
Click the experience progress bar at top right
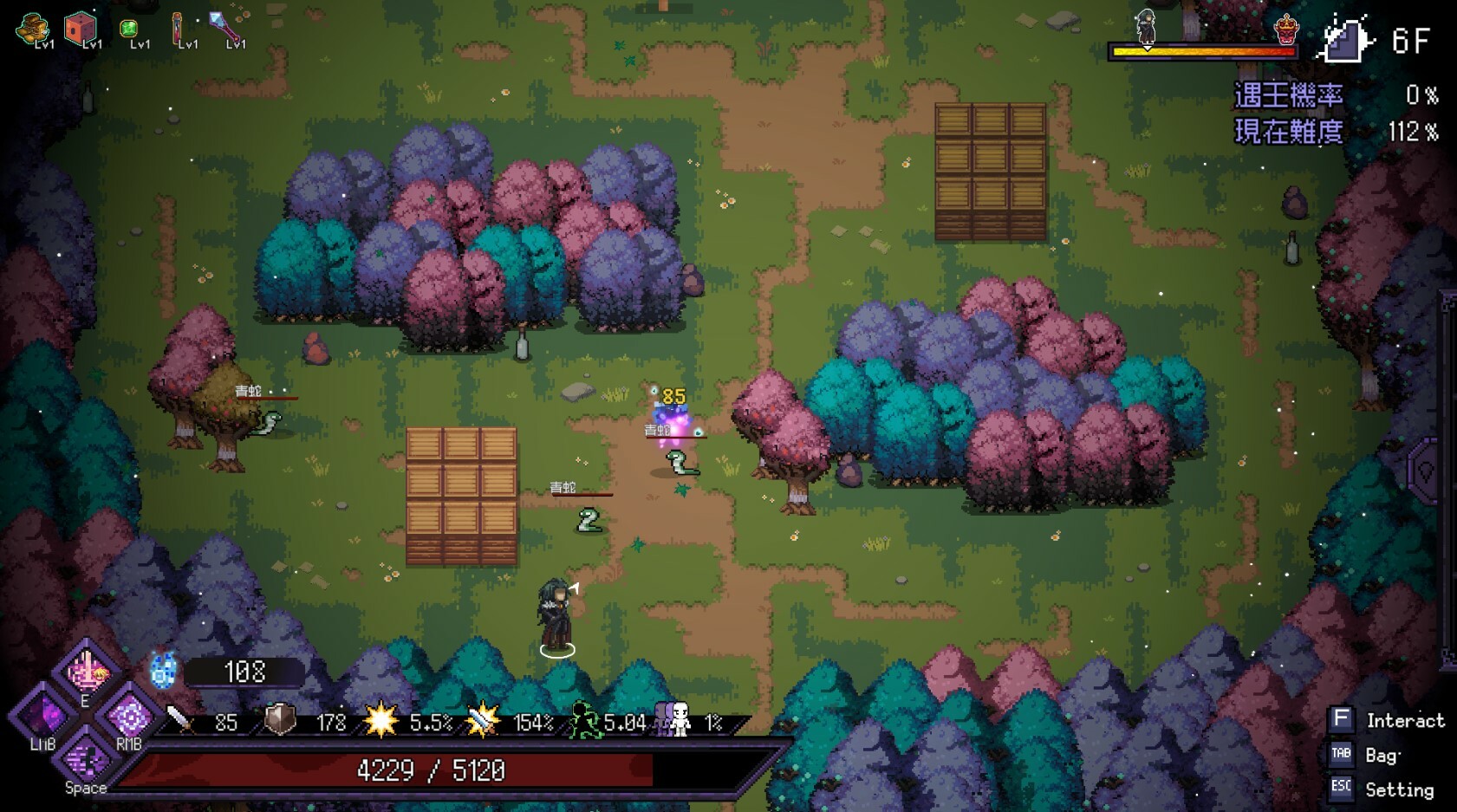tap(1203, 52)
